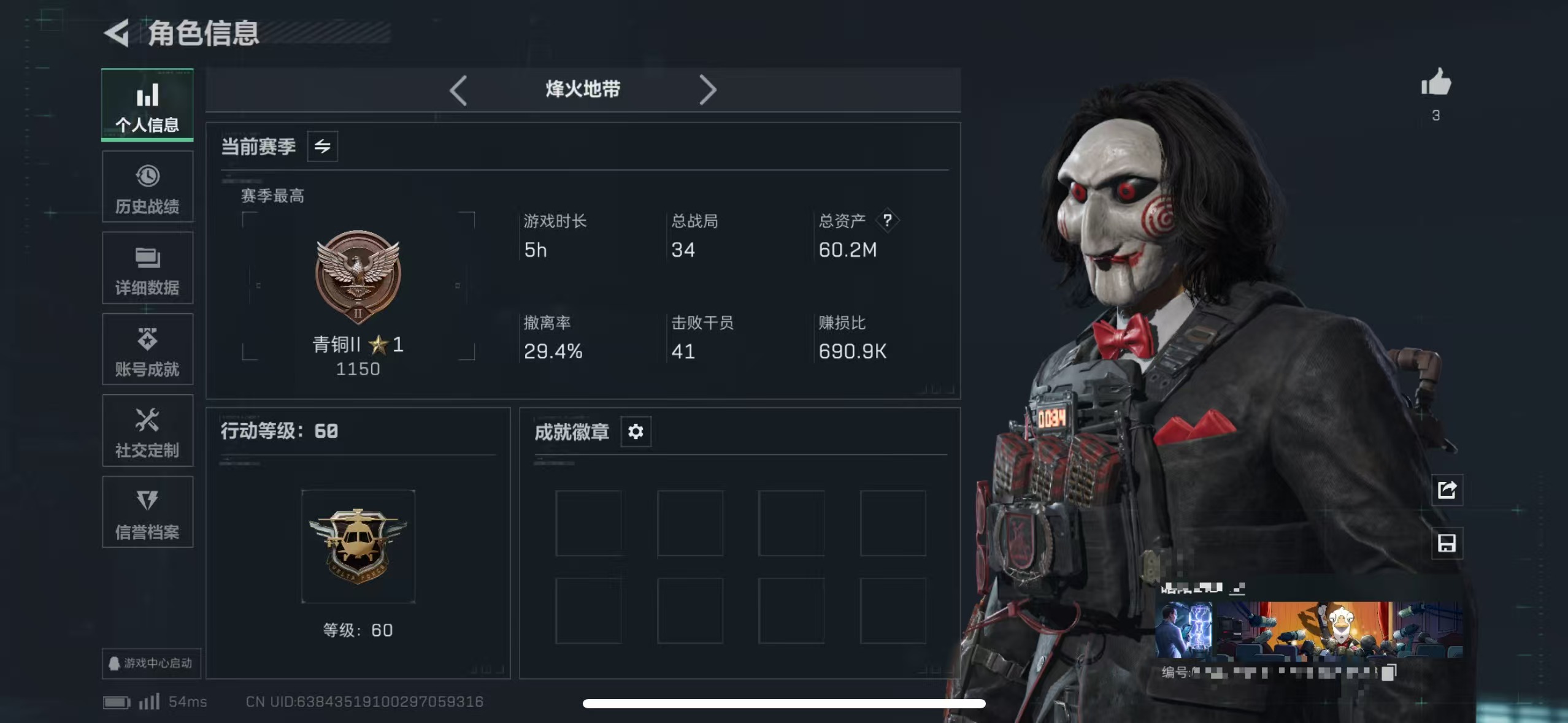
Task: Open the 个人信息 panel
Action: click(x=147, y=105)
